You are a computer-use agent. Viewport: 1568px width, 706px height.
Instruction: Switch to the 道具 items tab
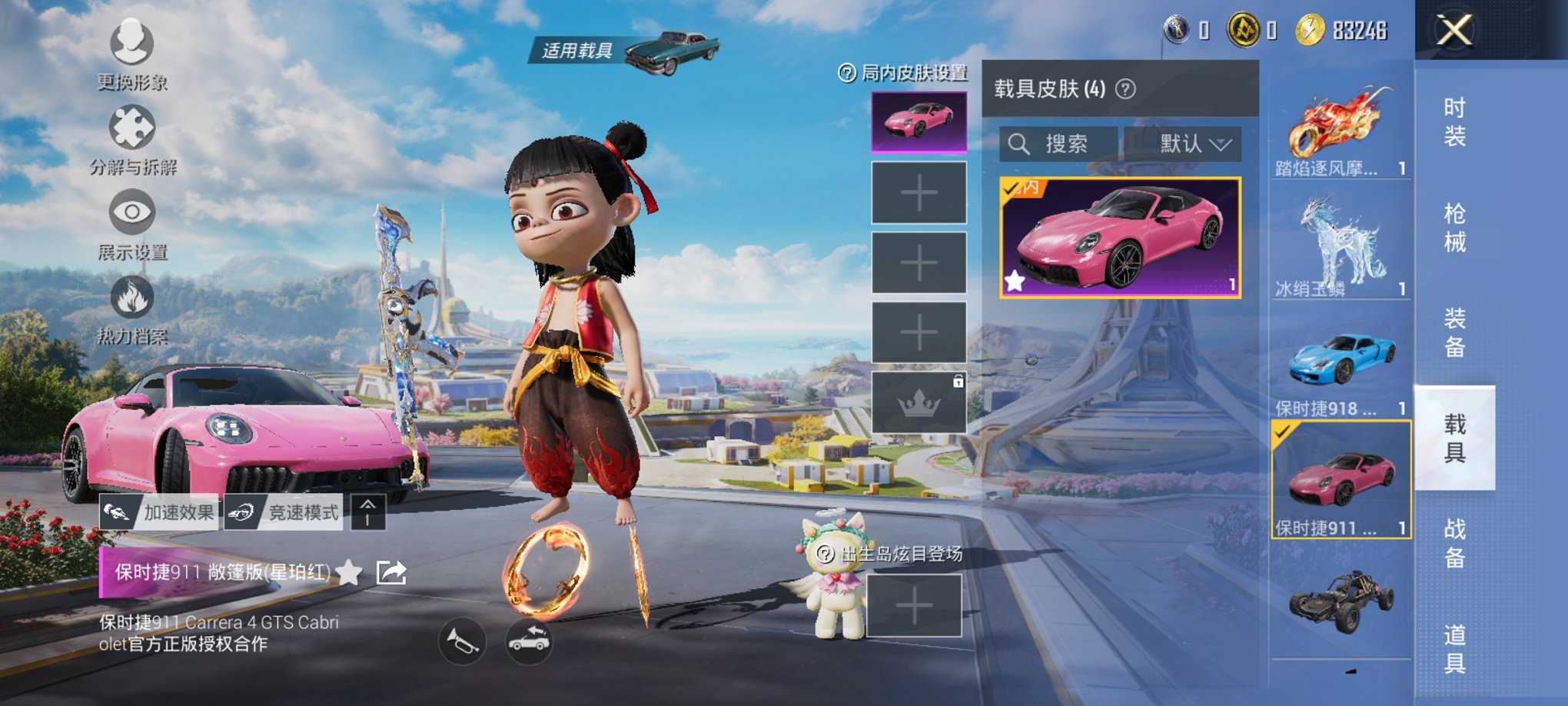[1454, 648]
